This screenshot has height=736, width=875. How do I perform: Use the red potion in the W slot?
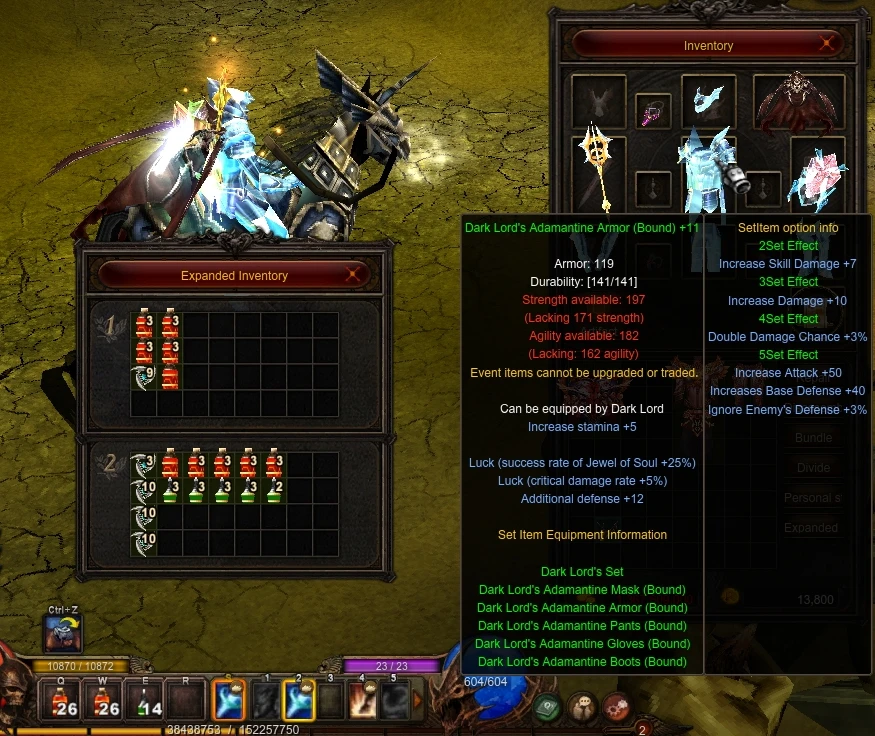pos(108,701)
